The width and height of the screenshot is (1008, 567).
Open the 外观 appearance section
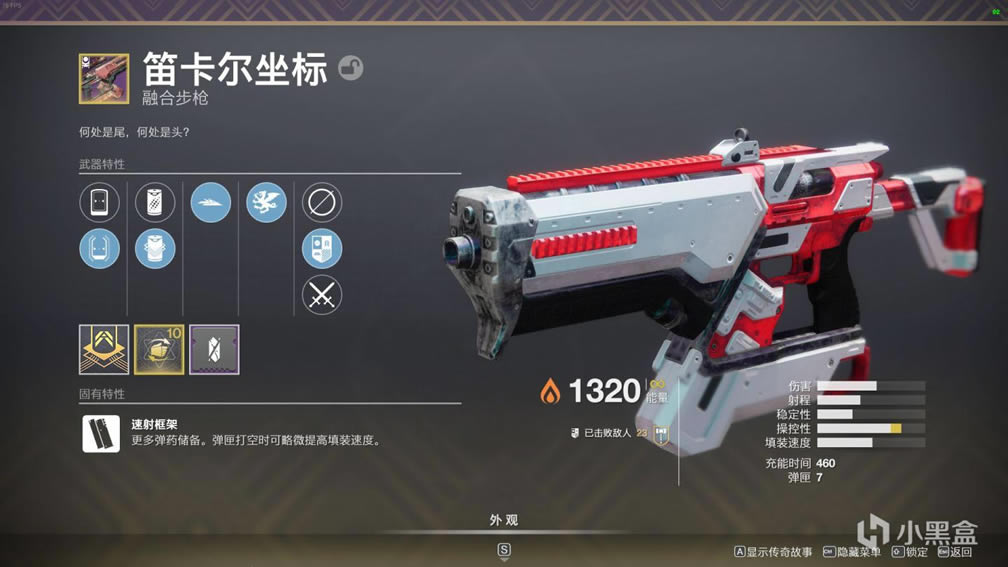pyautogui.click(x=504, y=521)
